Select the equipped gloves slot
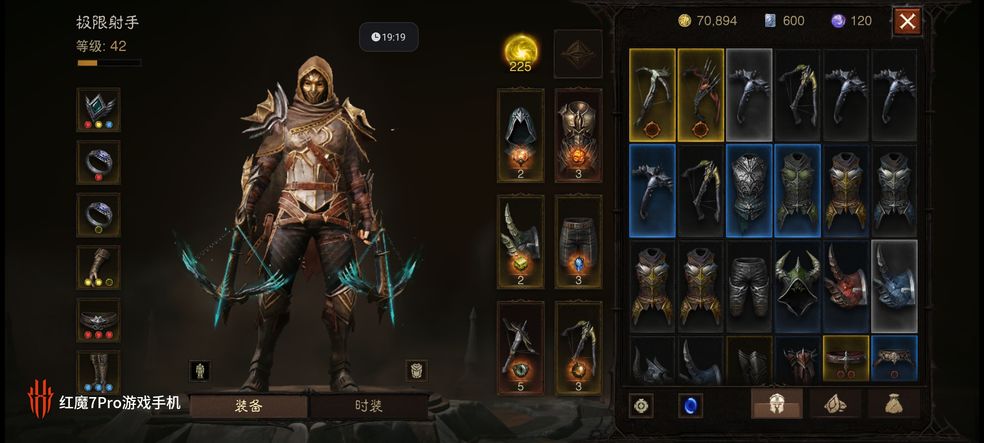Viewport: 984px width, 443px height. point(99,267)
